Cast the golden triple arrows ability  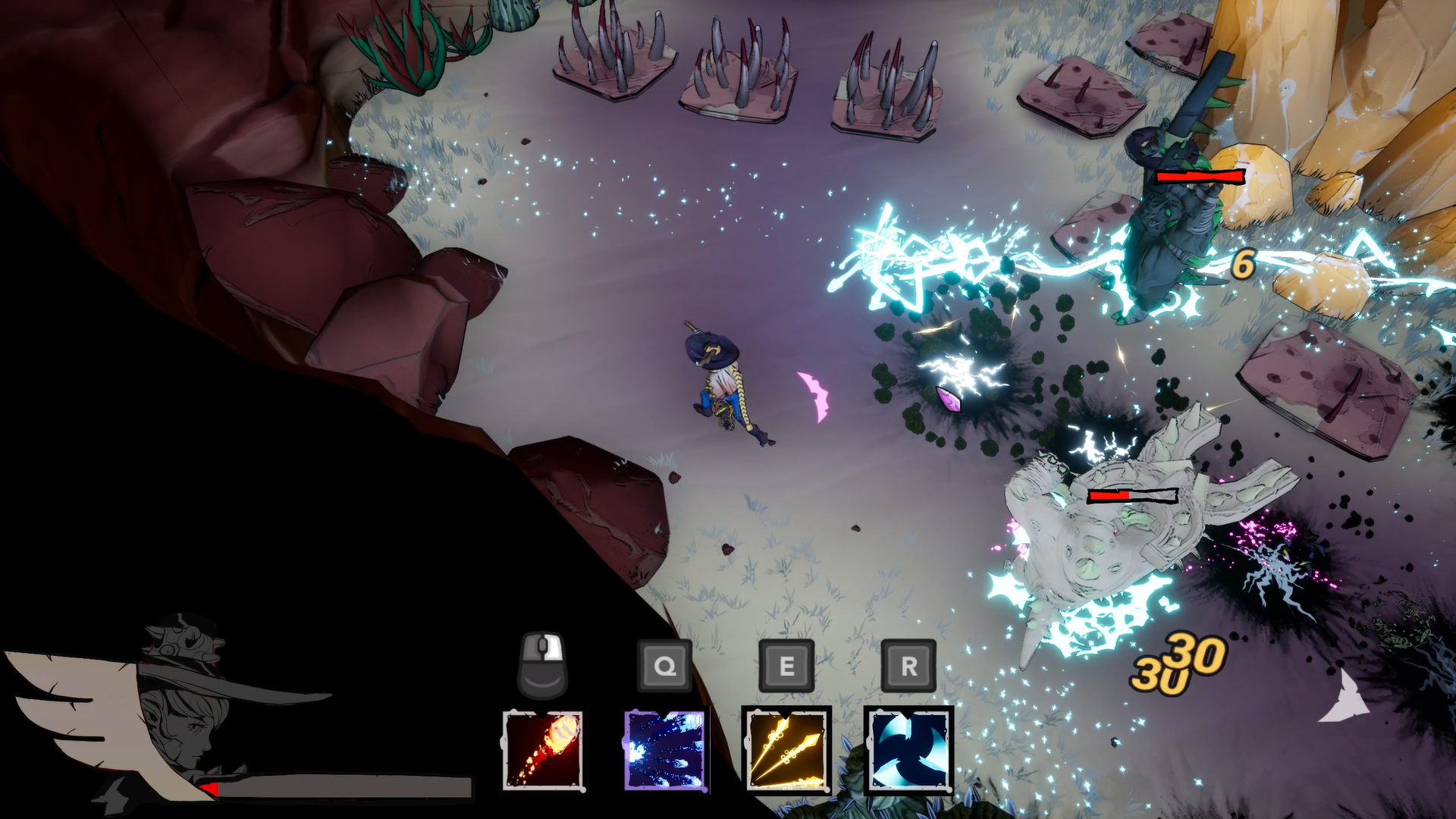tap(786, 750)
